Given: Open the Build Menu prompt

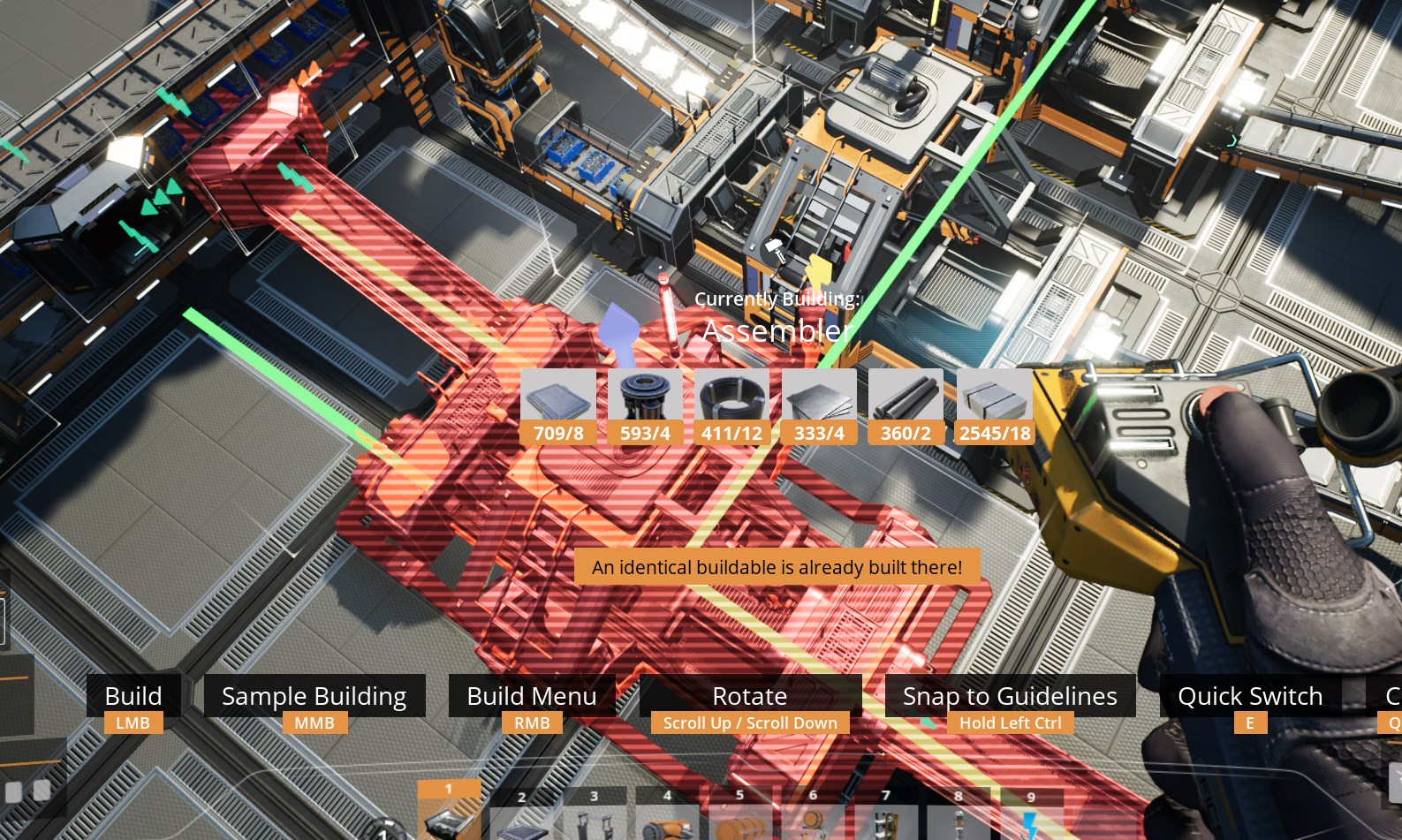Looking at the screenshot, I should coord(531,696).
